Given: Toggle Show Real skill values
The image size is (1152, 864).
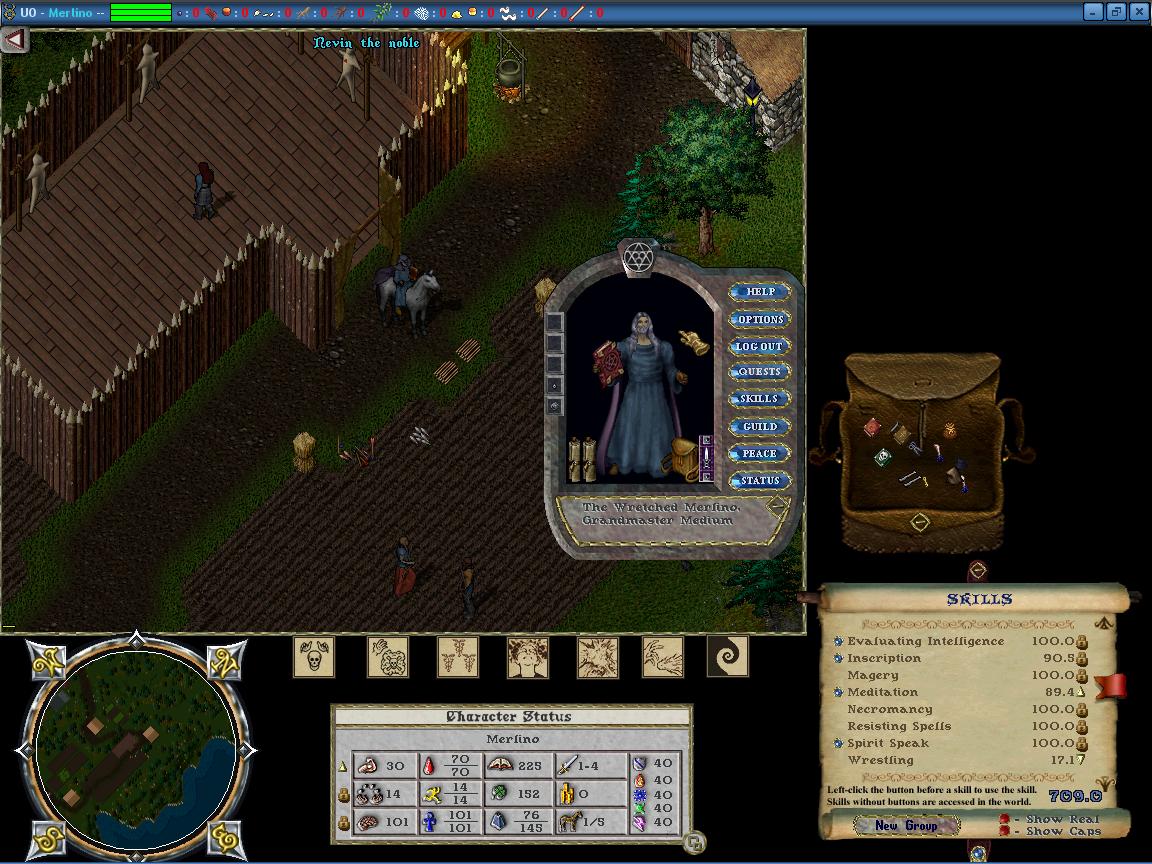Looking at the screenshot, I should pos(1004,819).
